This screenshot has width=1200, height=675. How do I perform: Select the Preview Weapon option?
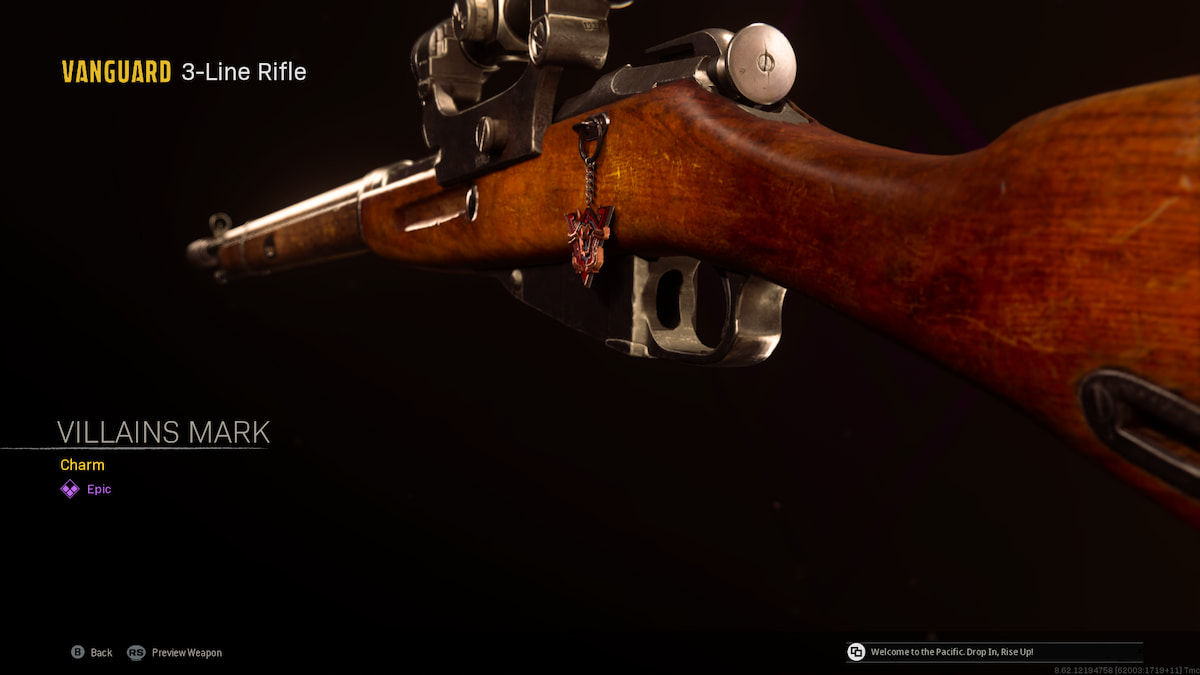tap(187, 653)
